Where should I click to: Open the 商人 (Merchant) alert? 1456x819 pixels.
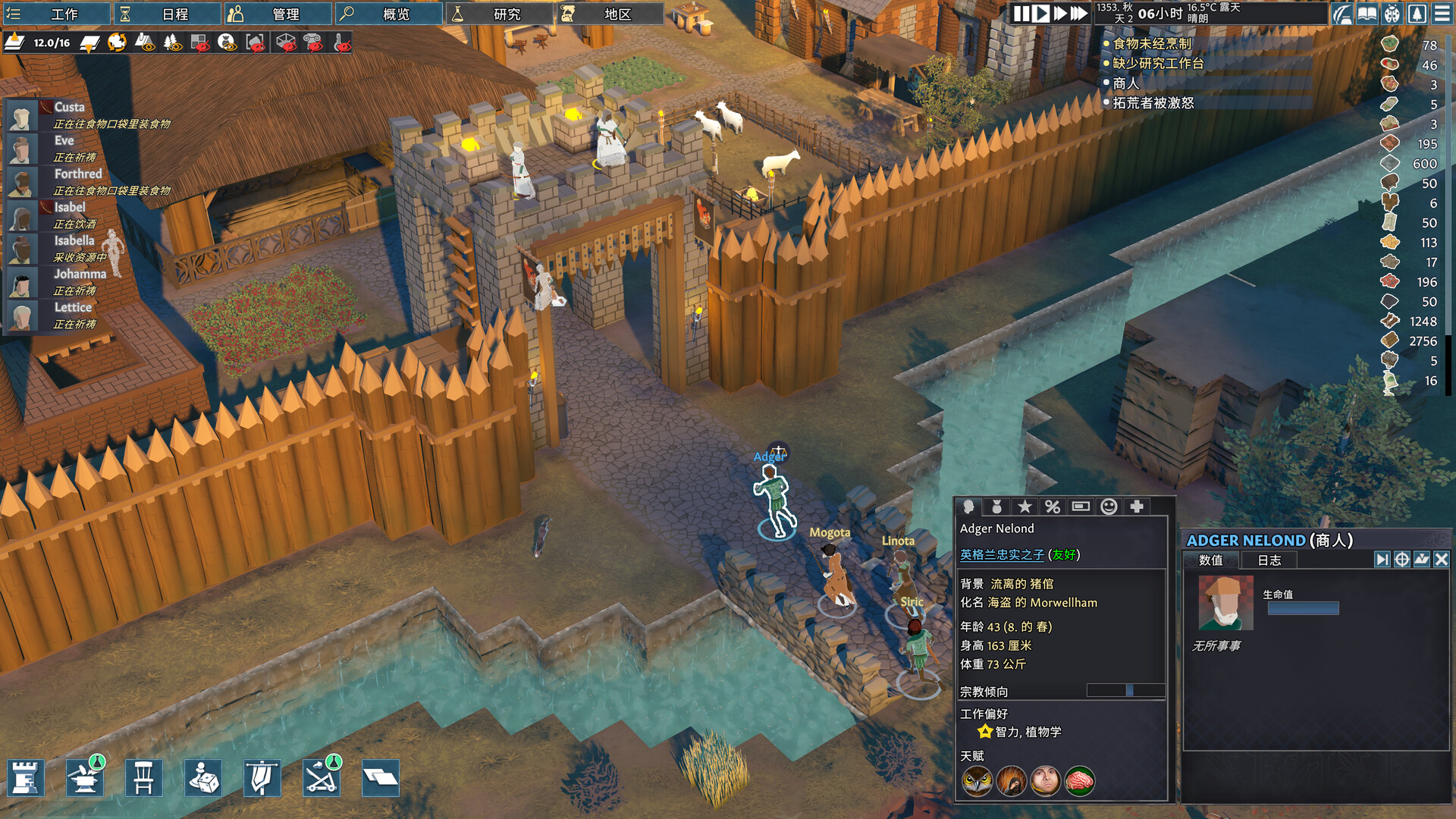[1125, 83]
